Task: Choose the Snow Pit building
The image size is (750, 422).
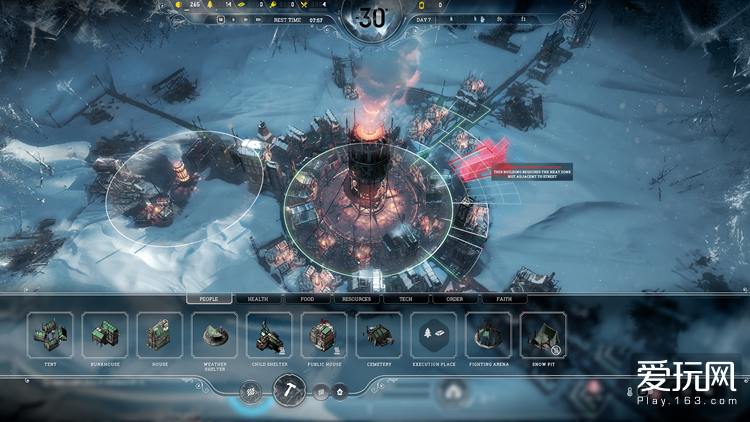Action: point(544,335)
